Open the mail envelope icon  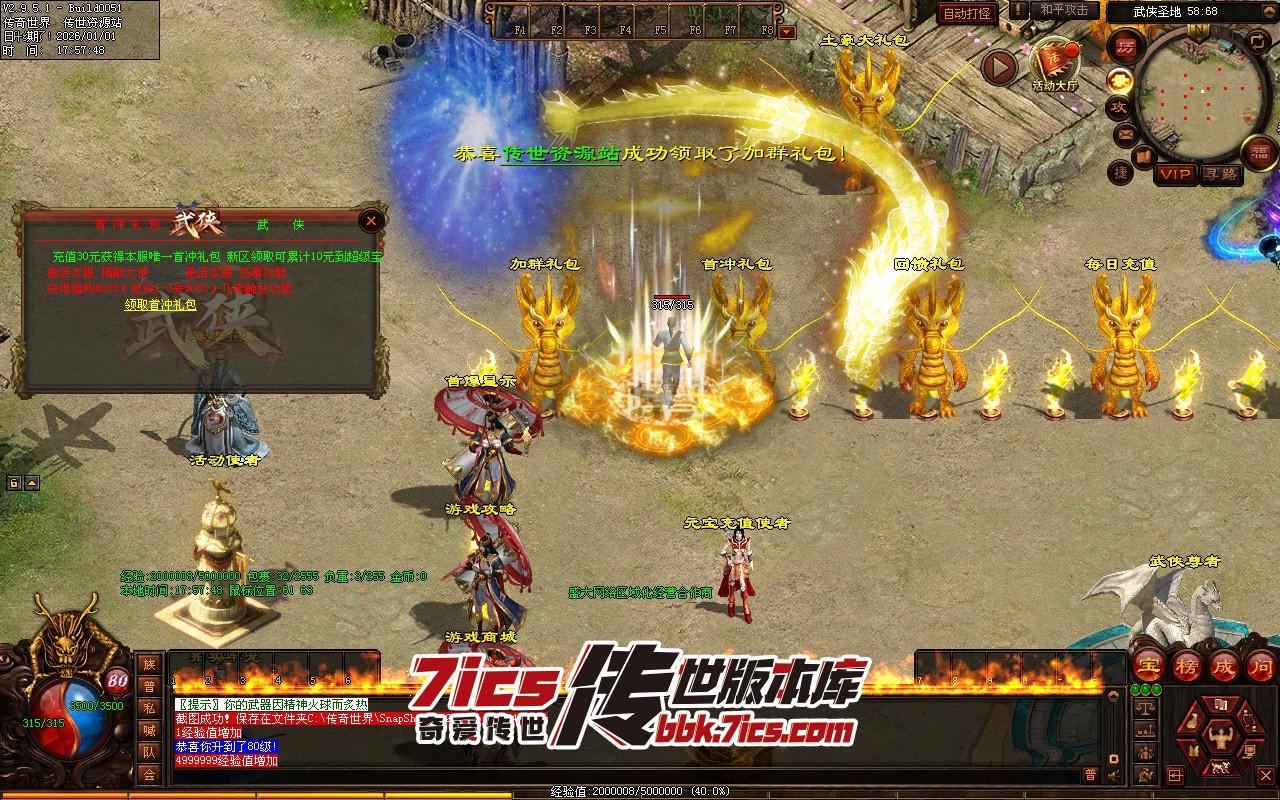[1127, 133]
